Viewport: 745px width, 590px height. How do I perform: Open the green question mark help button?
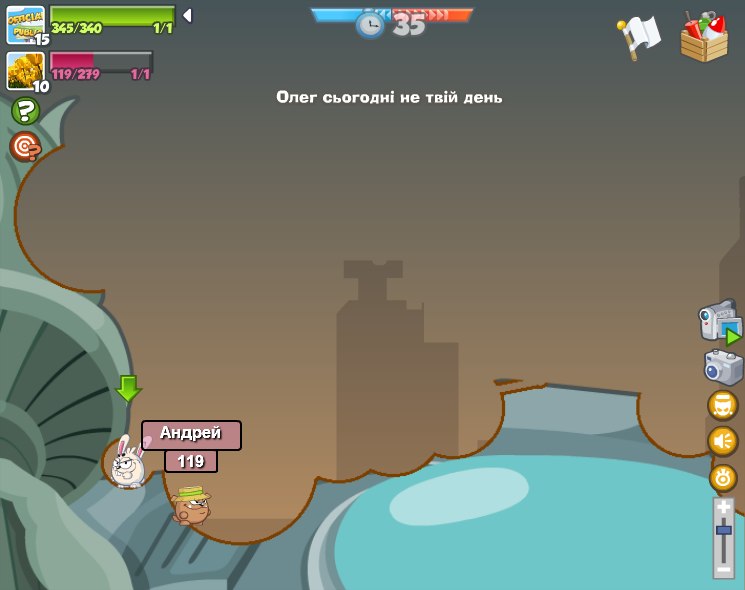point(25,112)
